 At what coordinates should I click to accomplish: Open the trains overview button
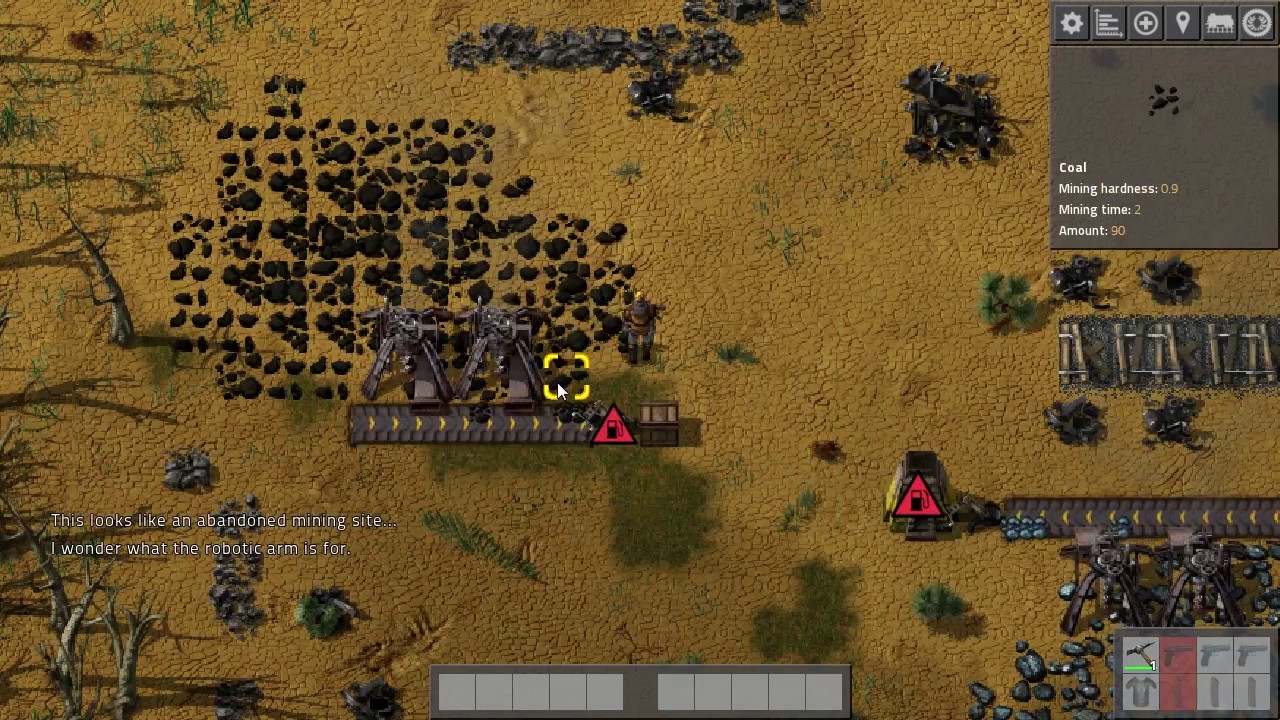click(1219, 23)
